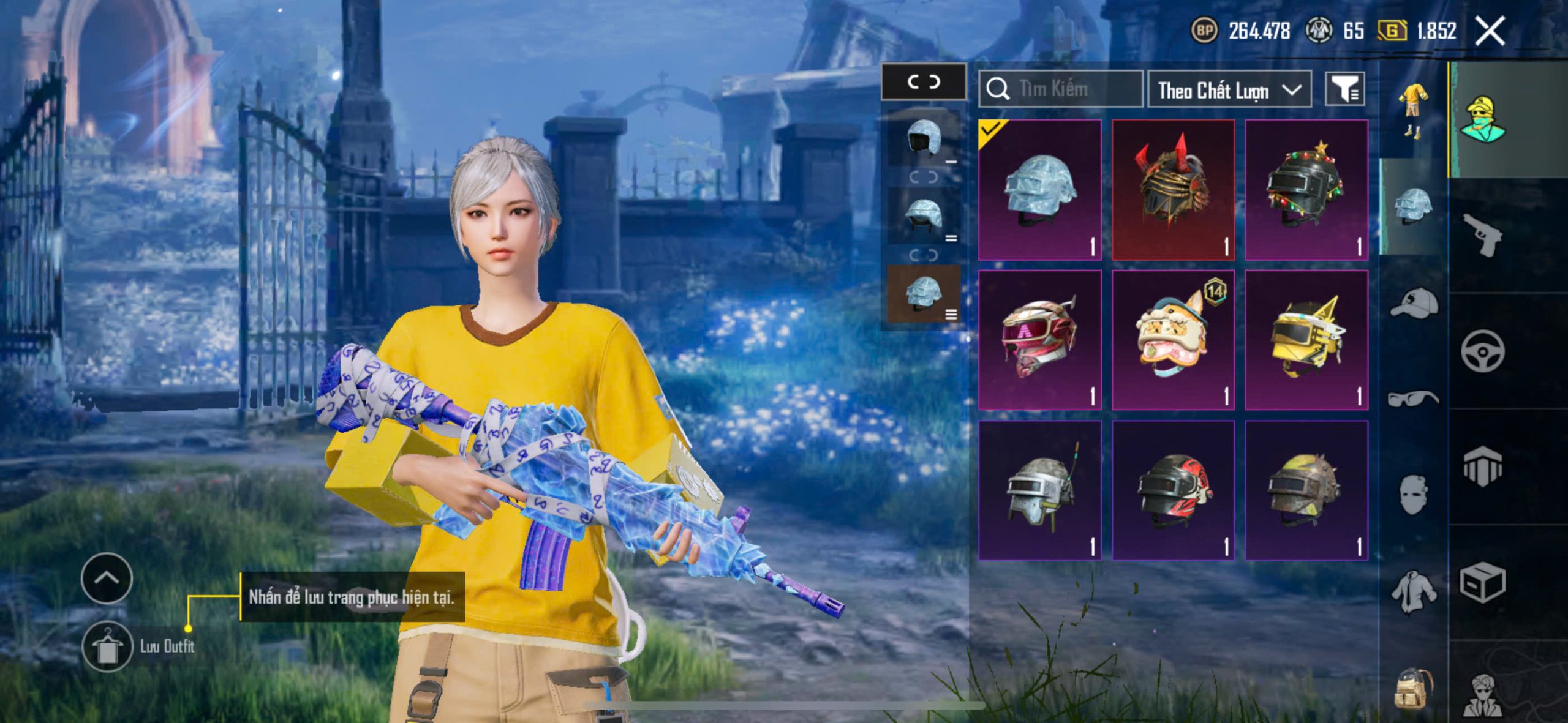This screenshot has width=1568, height=723.
Task: Choose the yellow golden winged helmet
Action: [x=1306, y=340]
